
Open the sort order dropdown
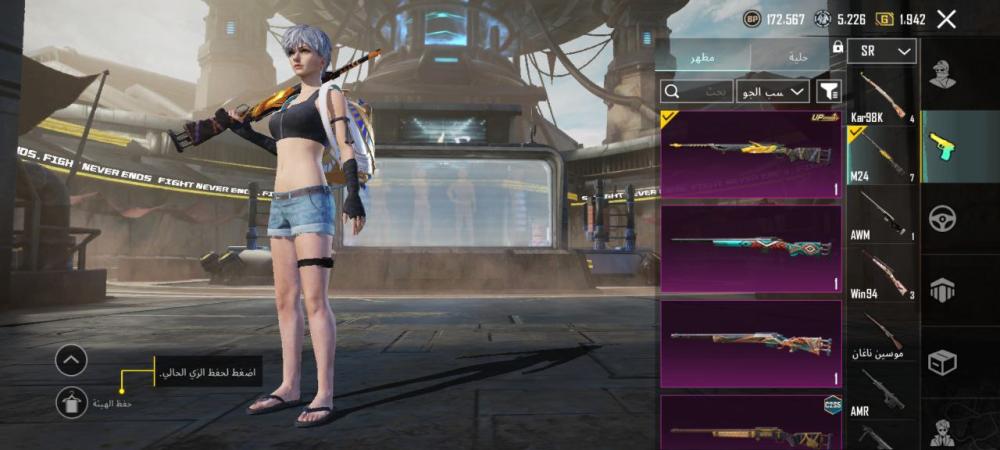(773, 91)
